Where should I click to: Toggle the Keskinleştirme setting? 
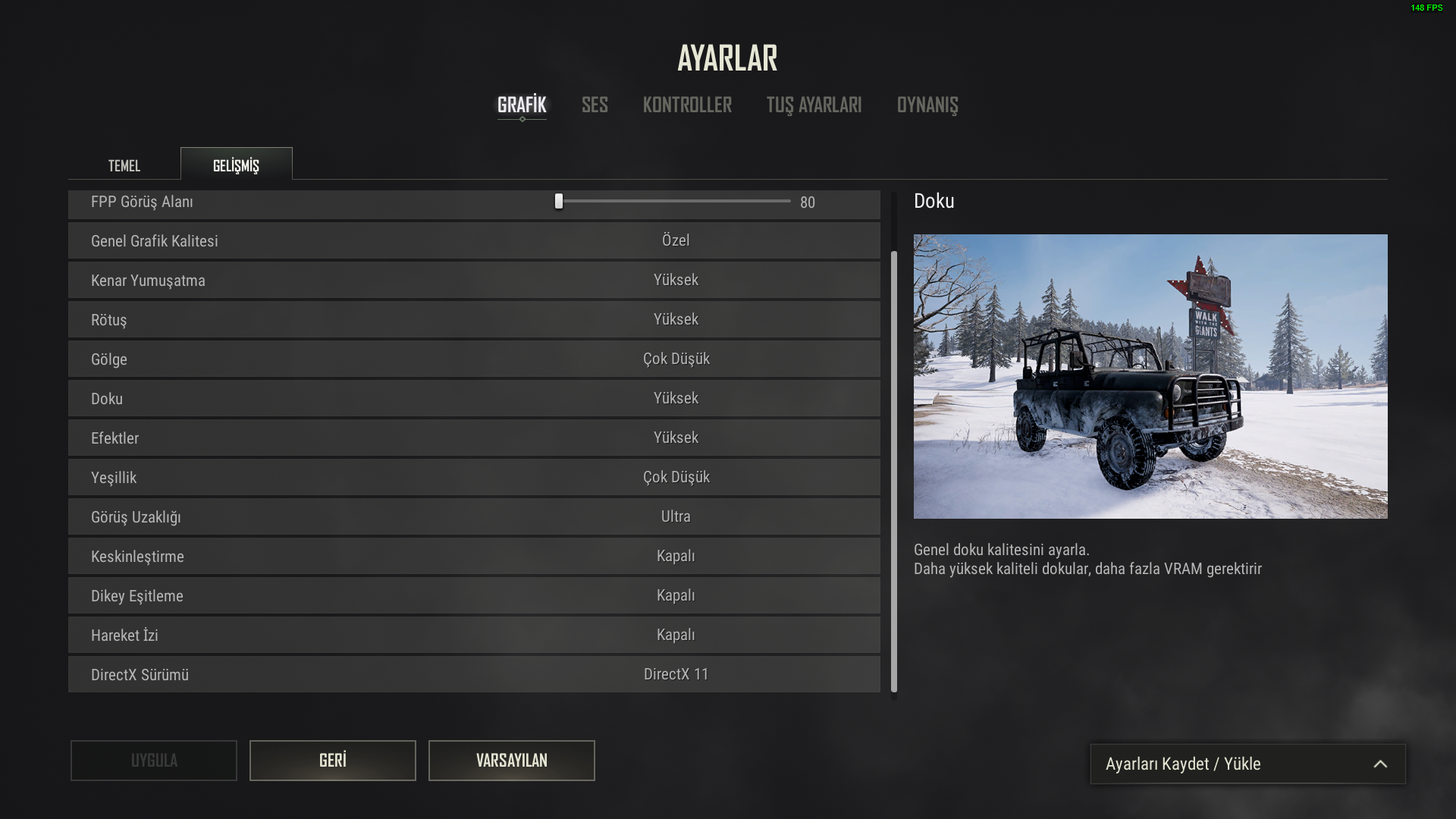[x=676, y=557]
